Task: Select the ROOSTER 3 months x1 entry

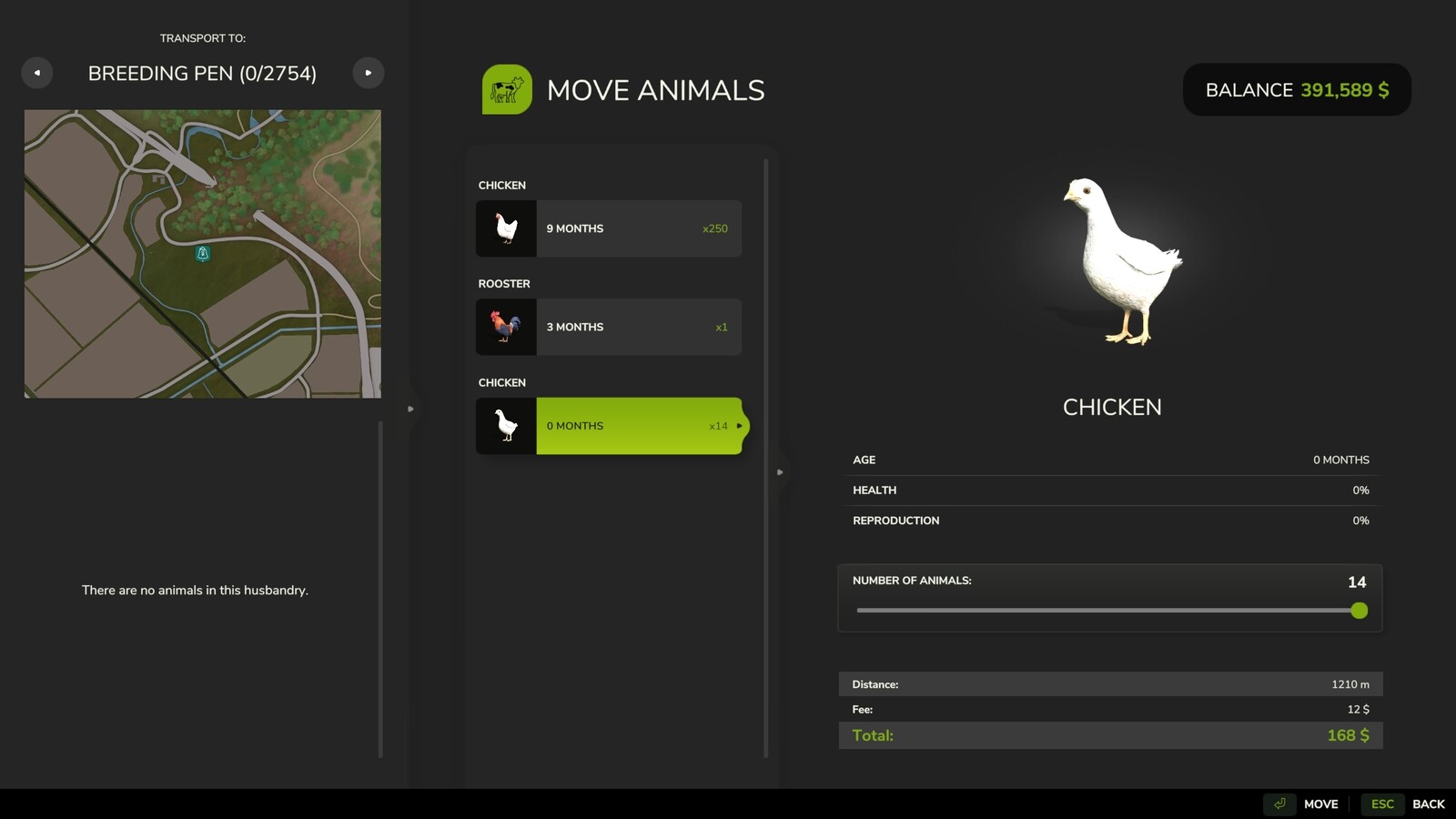Action: click(637, 327)
